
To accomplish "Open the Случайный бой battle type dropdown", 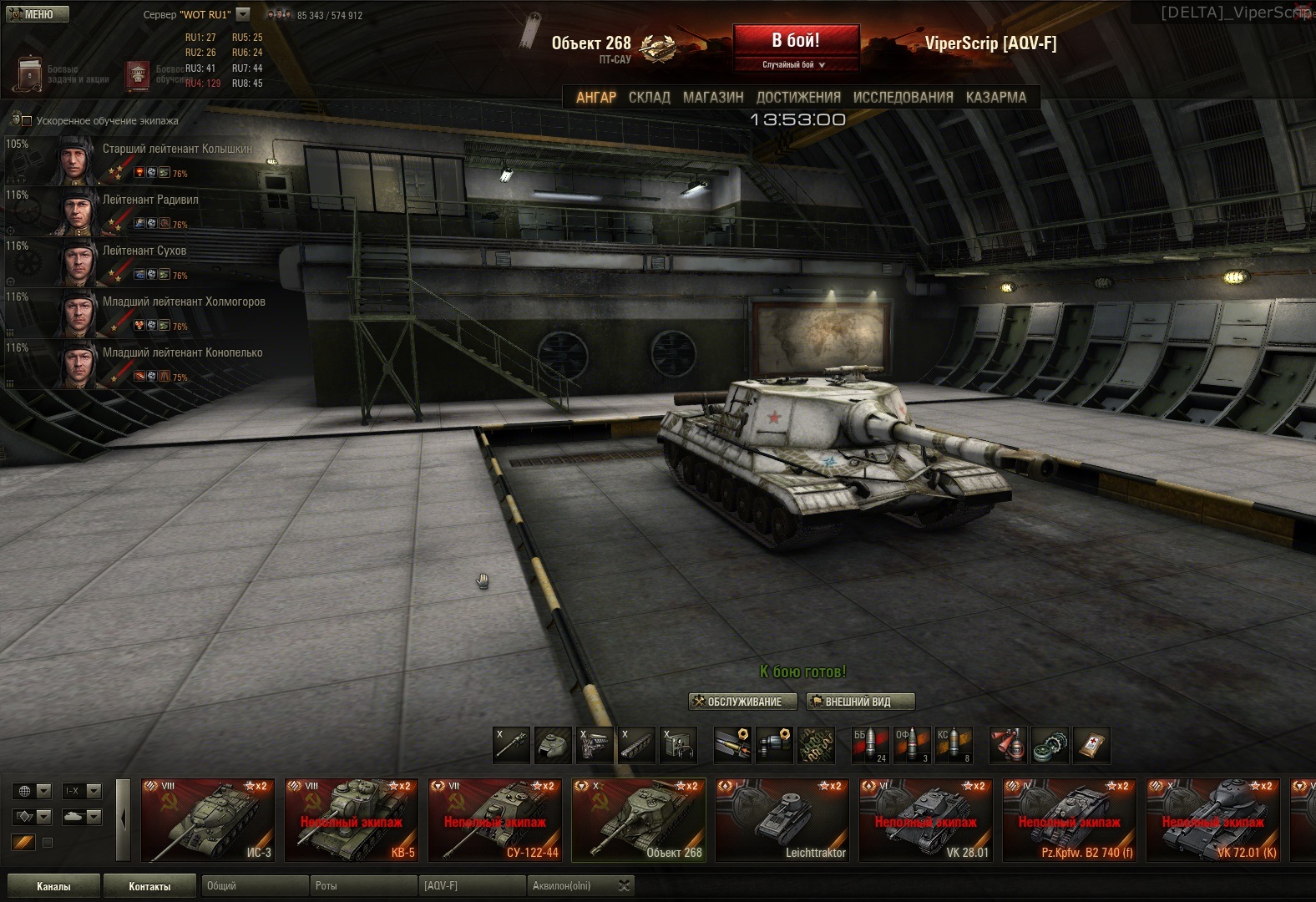I will coord(795,64).
